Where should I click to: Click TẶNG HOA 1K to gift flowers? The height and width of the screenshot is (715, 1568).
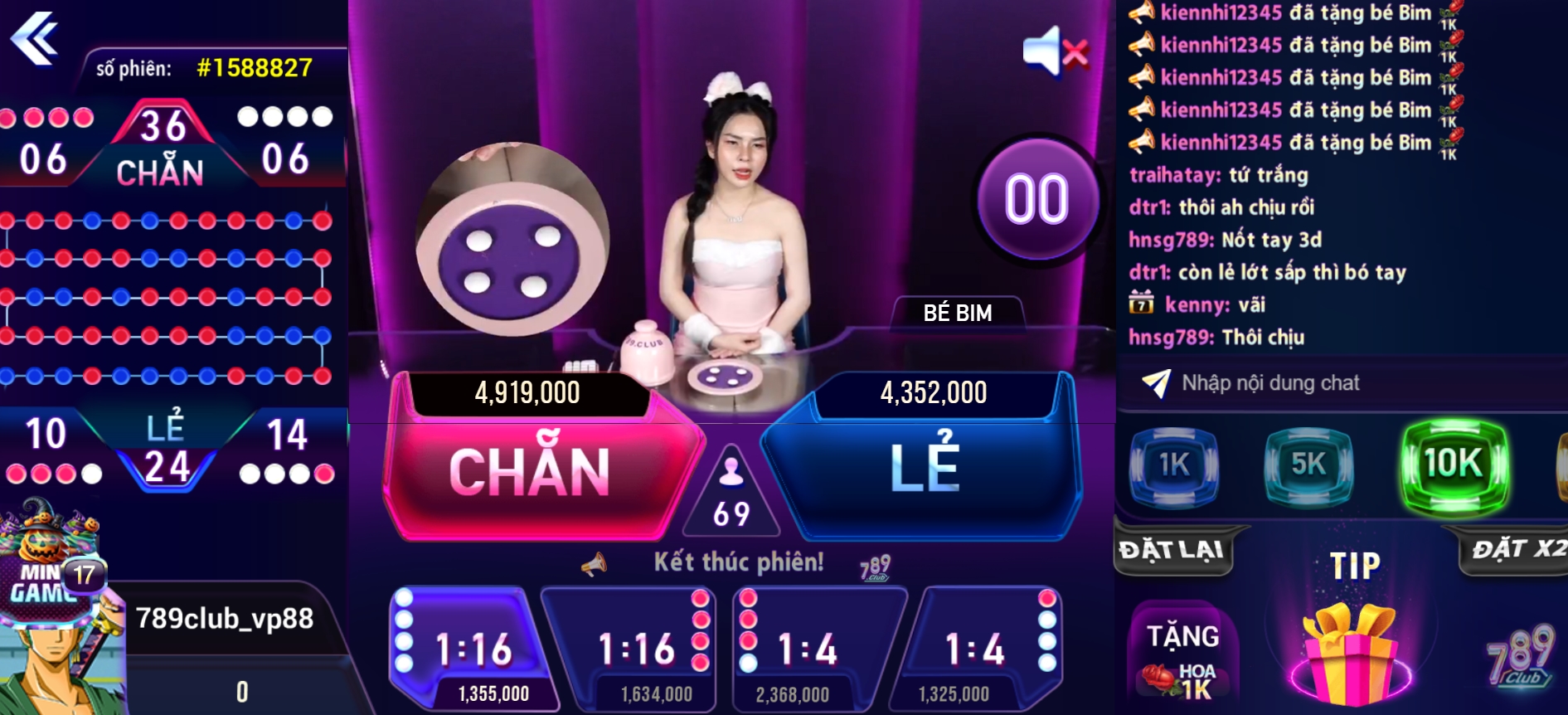click(1181, 655)
